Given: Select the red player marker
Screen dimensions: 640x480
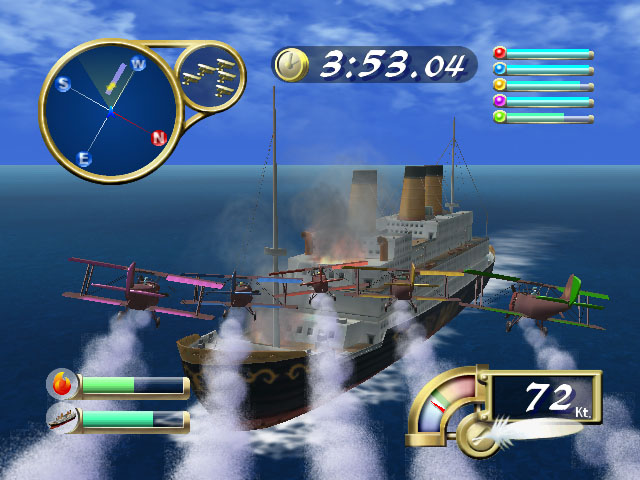Looking at the screenshot, I should pos(500,53).
